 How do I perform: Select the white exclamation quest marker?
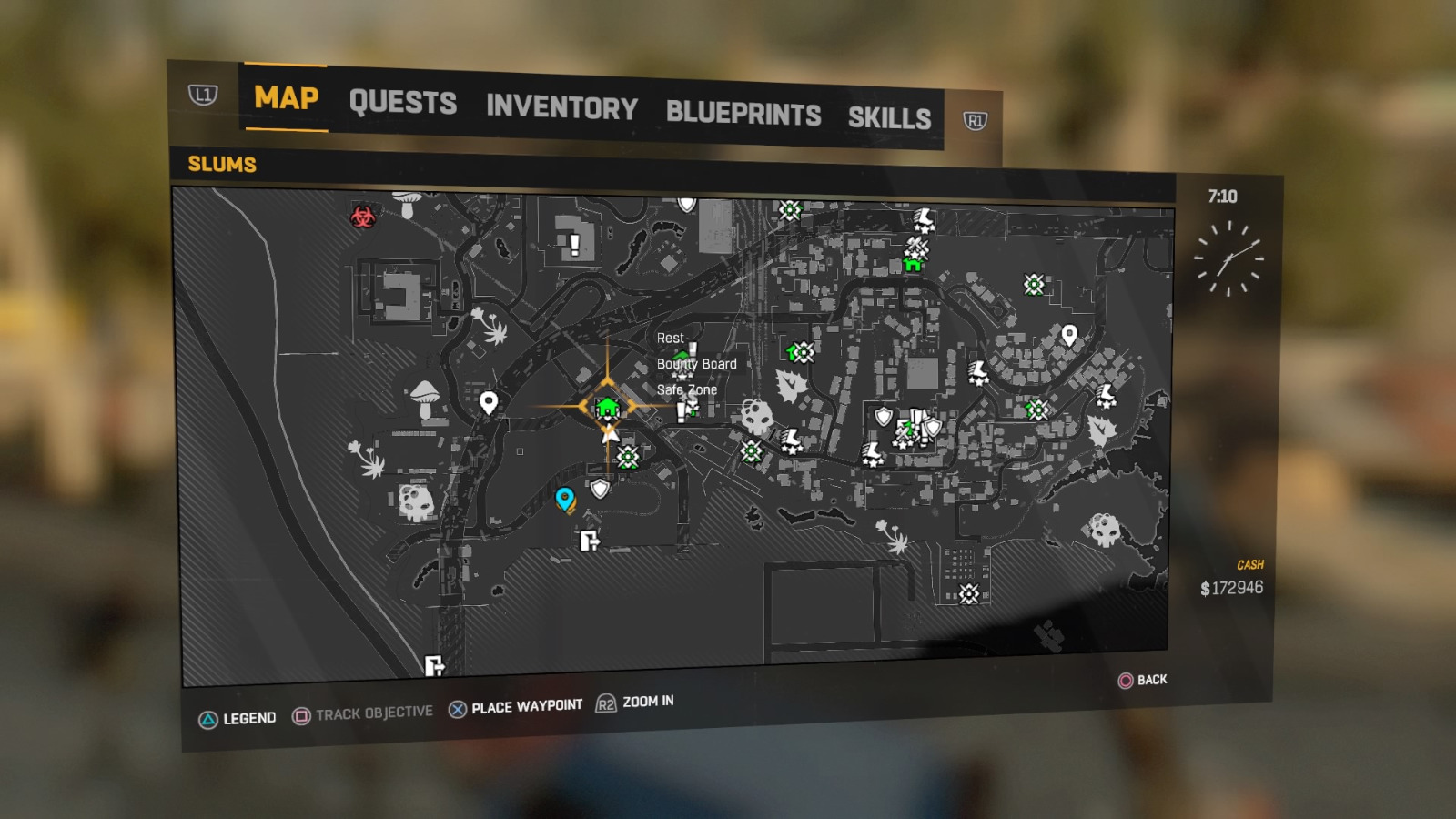click(x=573, y=244)
